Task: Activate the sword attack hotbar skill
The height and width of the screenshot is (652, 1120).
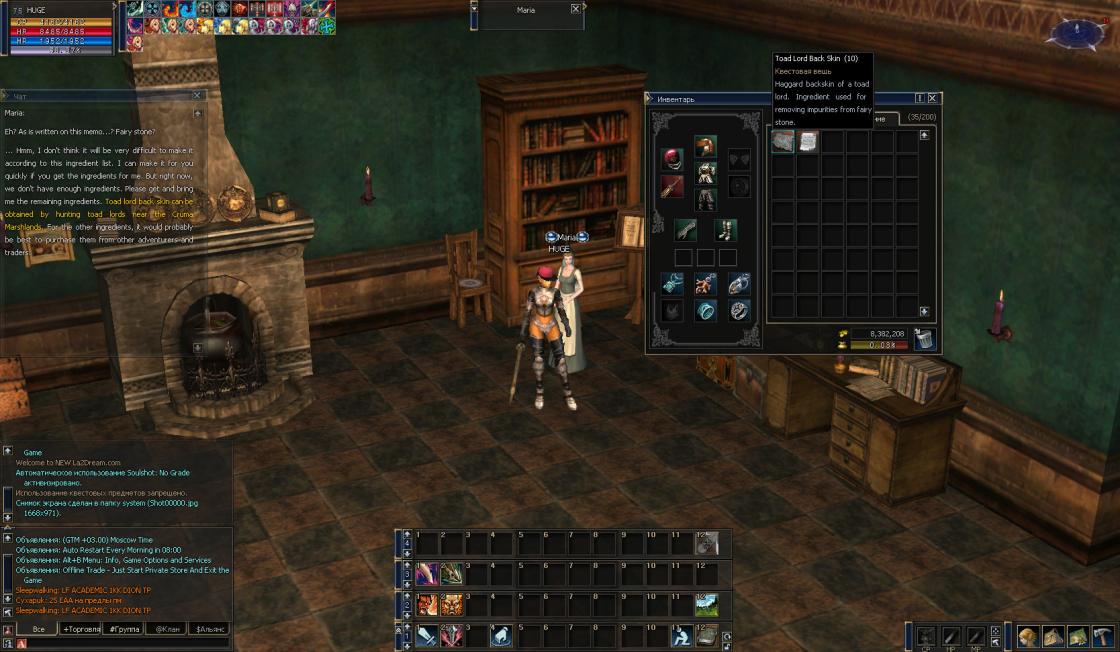Action: coord(427,635)
